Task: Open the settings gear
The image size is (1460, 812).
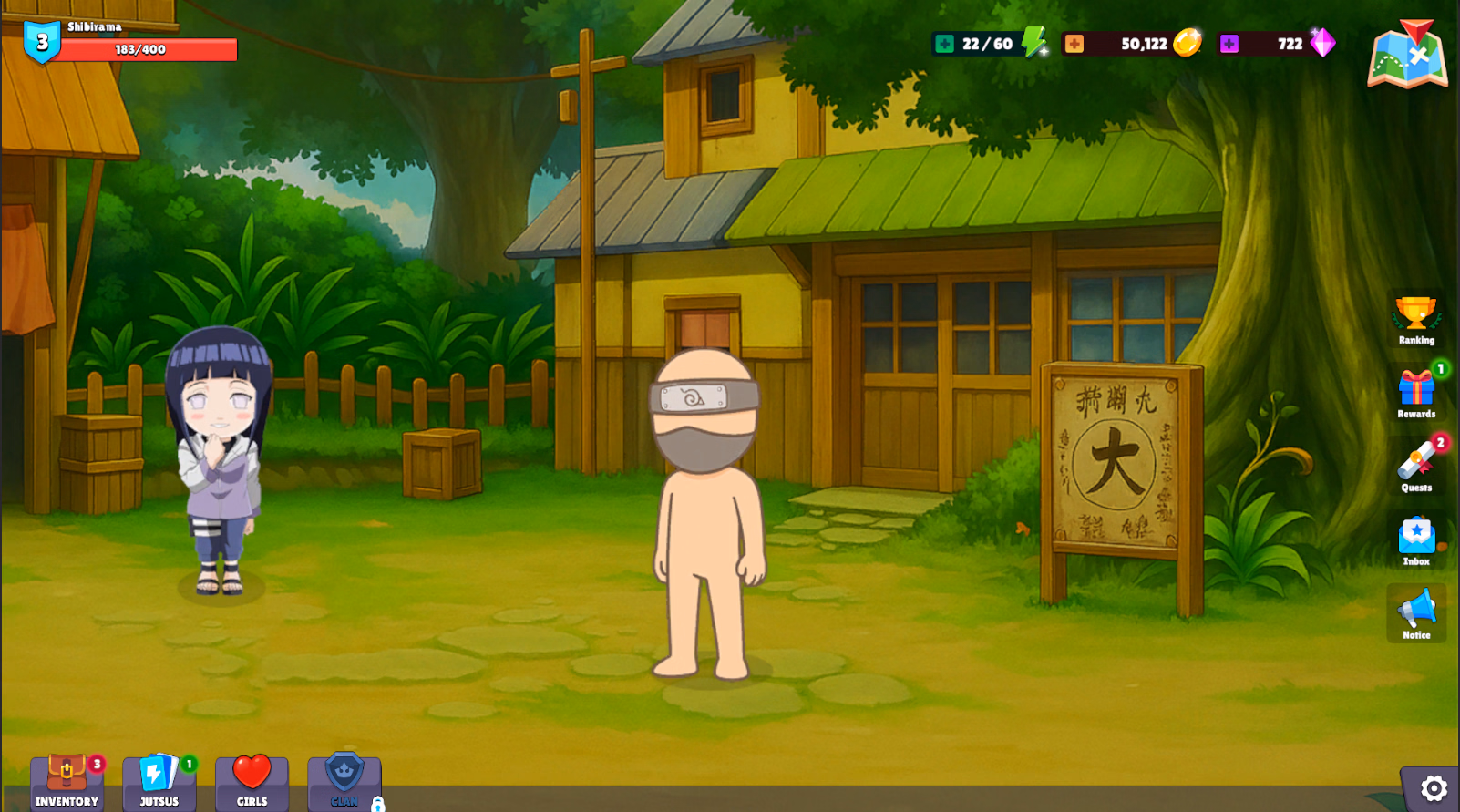Action: [1433, 788]
